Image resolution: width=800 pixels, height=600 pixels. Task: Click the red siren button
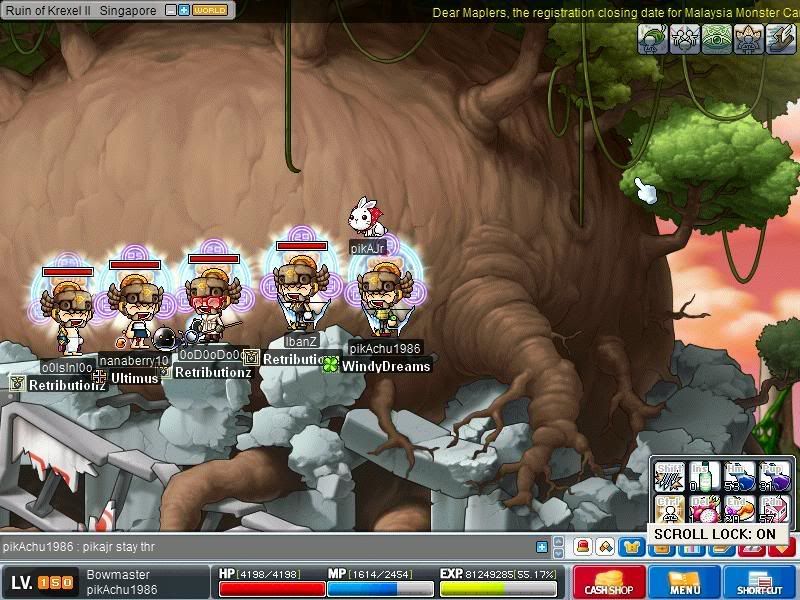tap(582, 547)
